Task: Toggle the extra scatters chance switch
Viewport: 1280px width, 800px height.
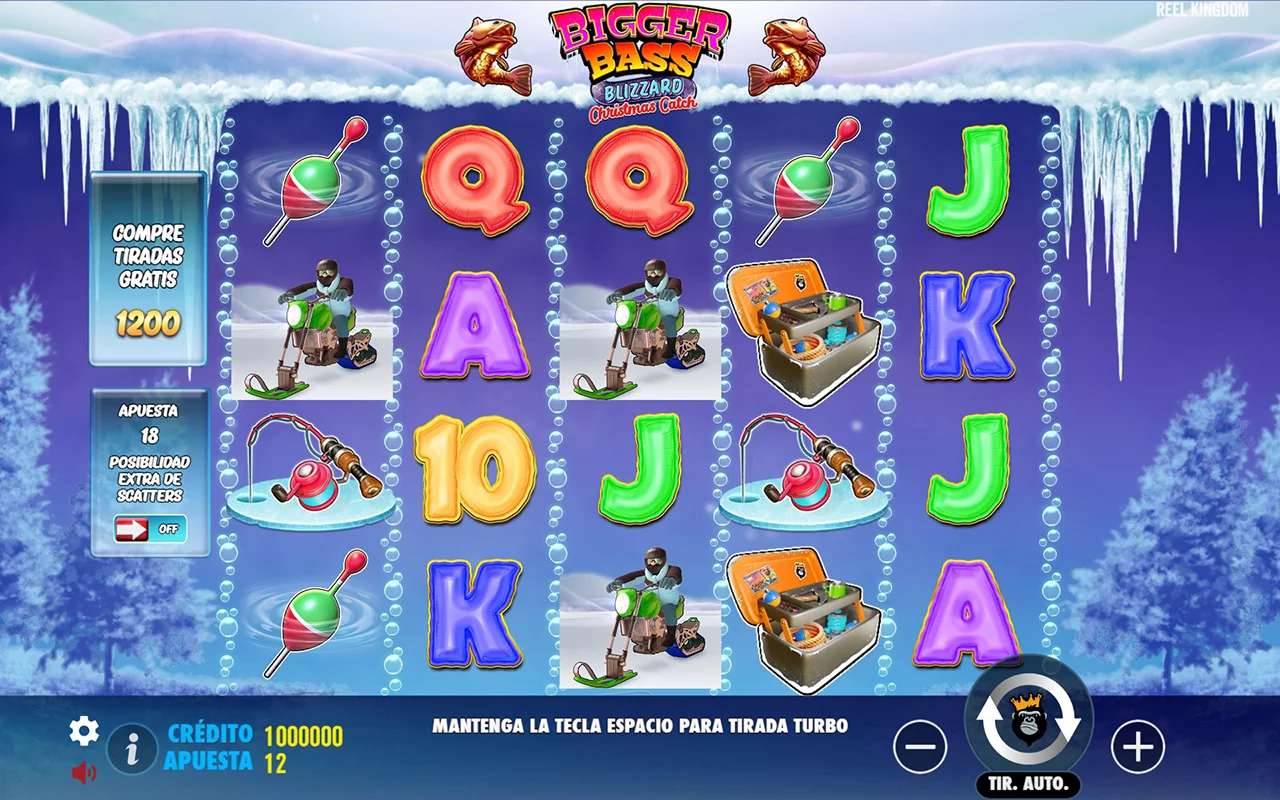Action: (150, 529)
